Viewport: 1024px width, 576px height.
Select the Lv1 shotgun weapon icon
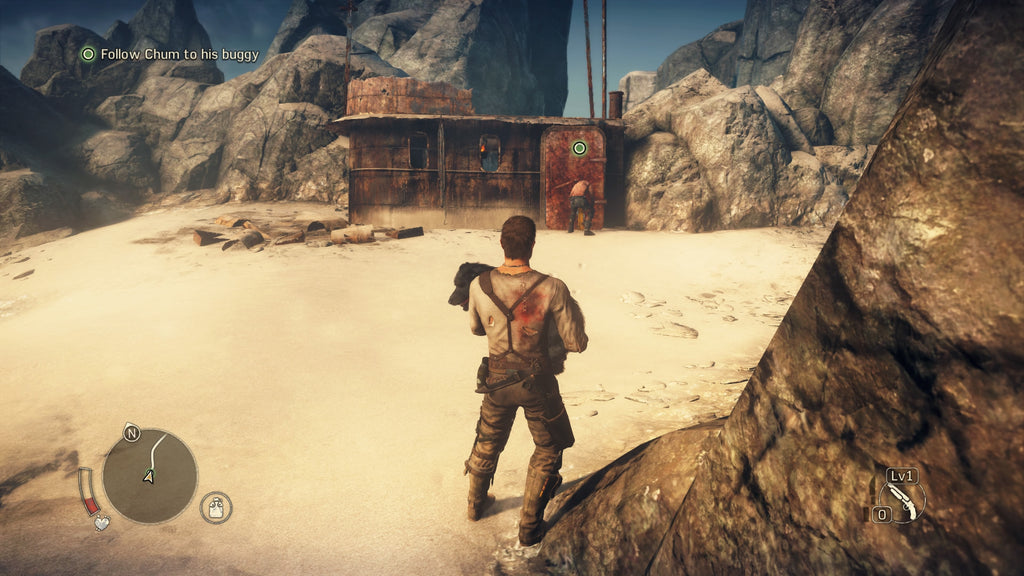tap(900, 497)
